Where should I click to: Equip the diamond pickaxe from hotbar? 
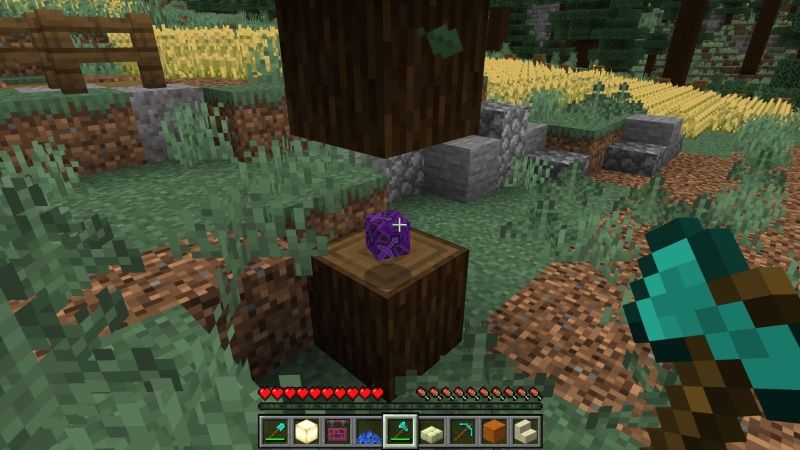point(463,432)
